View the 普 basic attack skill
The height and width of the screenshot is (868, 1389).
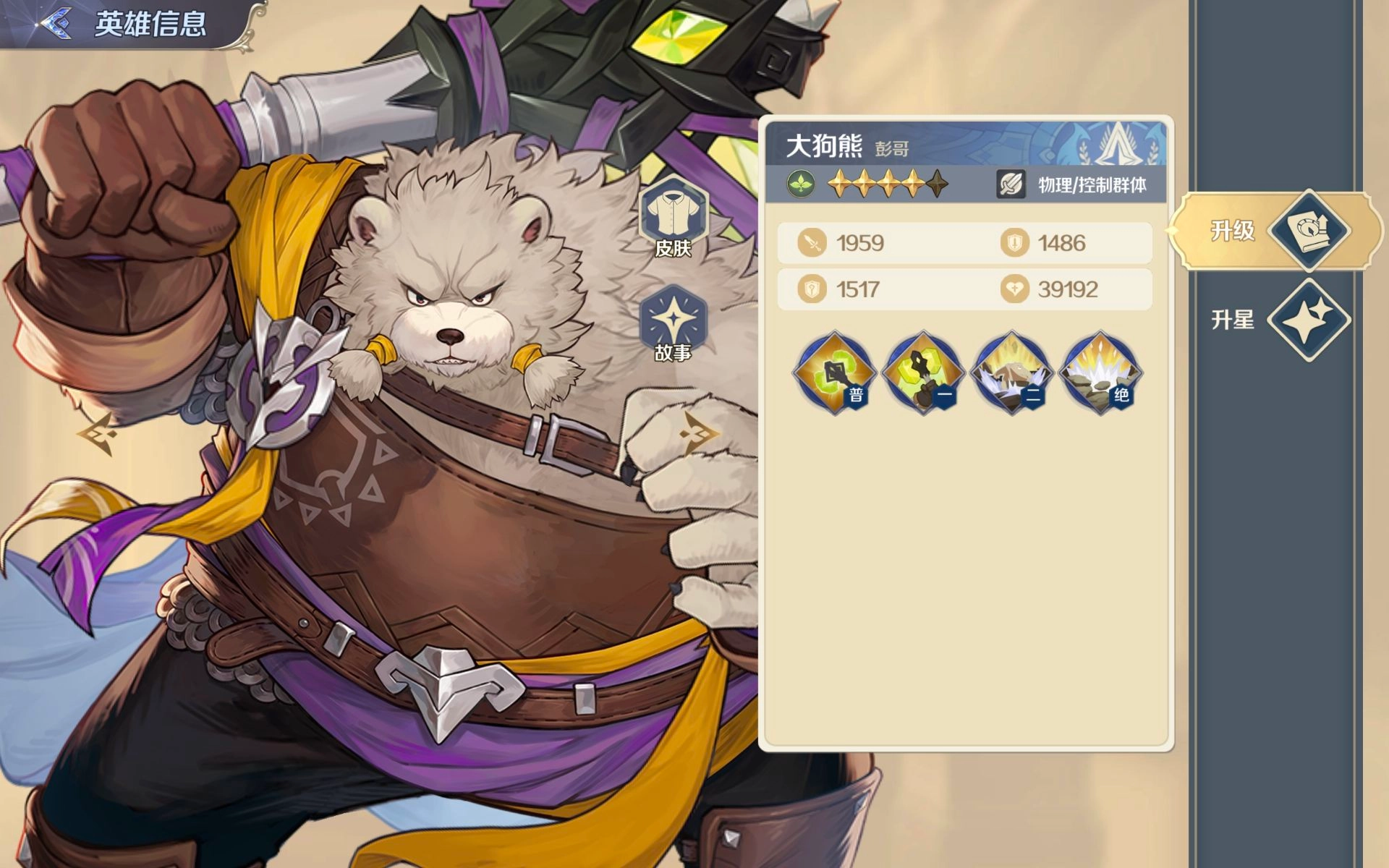pyautogui.click(x=834, y=373)
